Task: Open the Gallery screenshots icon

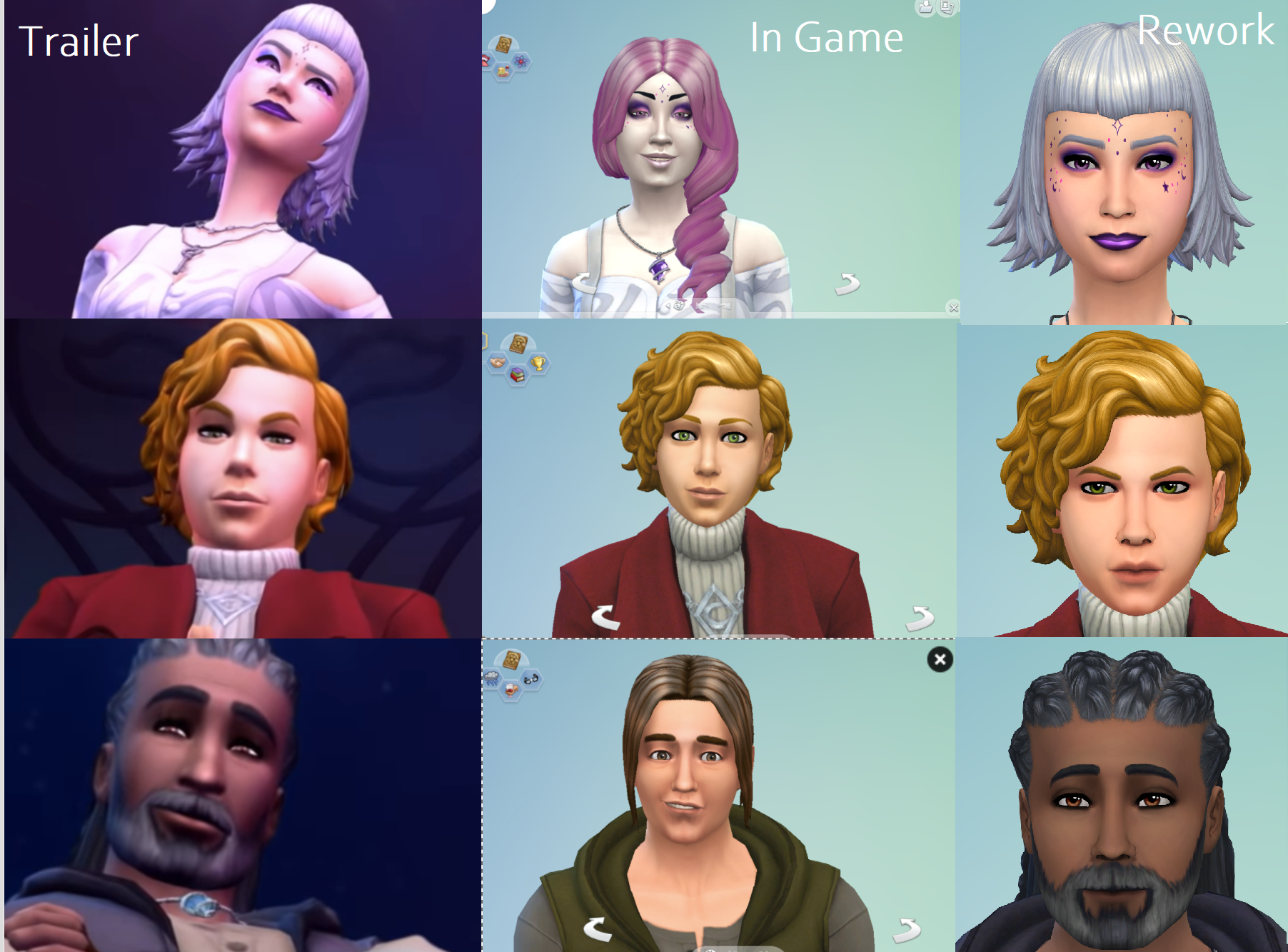Action: tap(946, 9)
